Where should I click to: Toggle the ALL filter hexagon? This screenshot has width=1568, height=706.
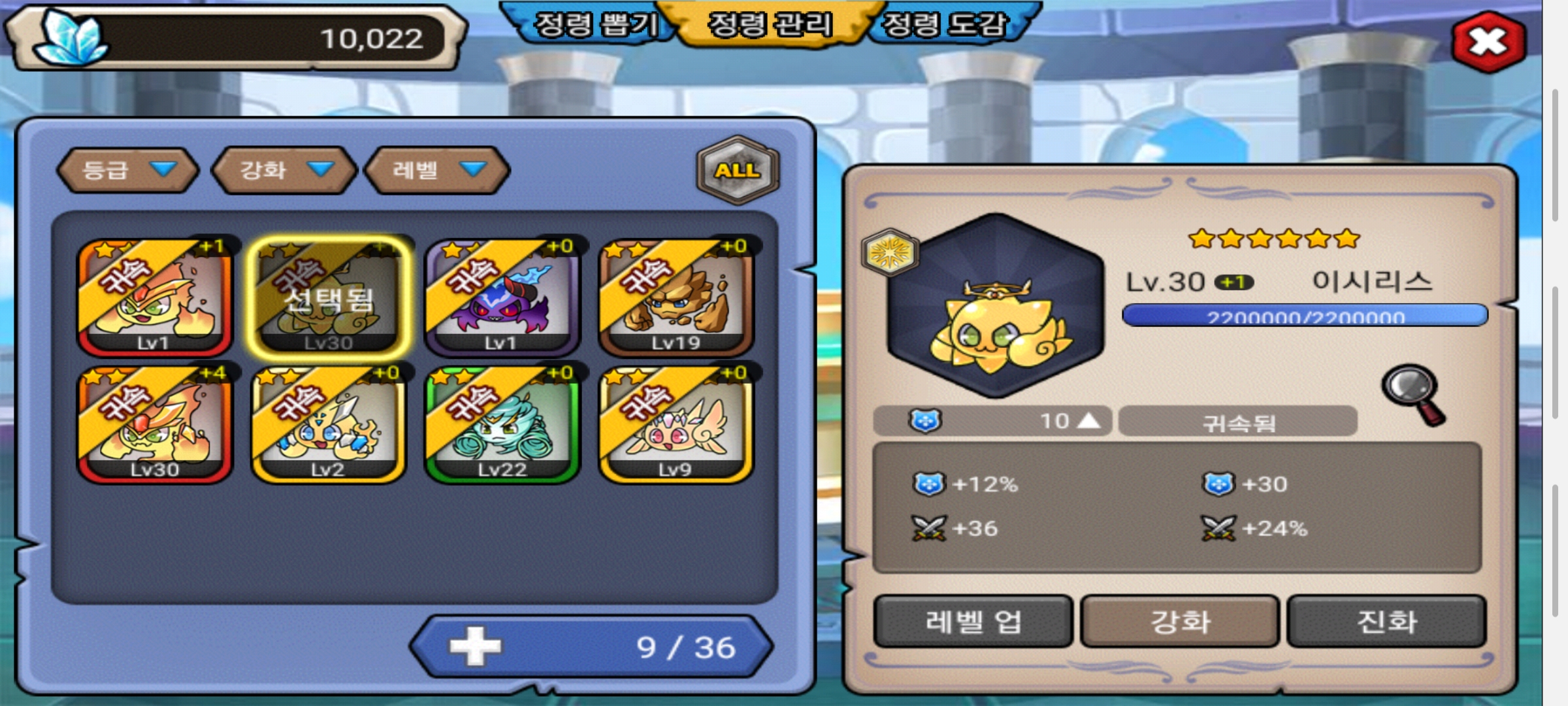coord(738,170)
